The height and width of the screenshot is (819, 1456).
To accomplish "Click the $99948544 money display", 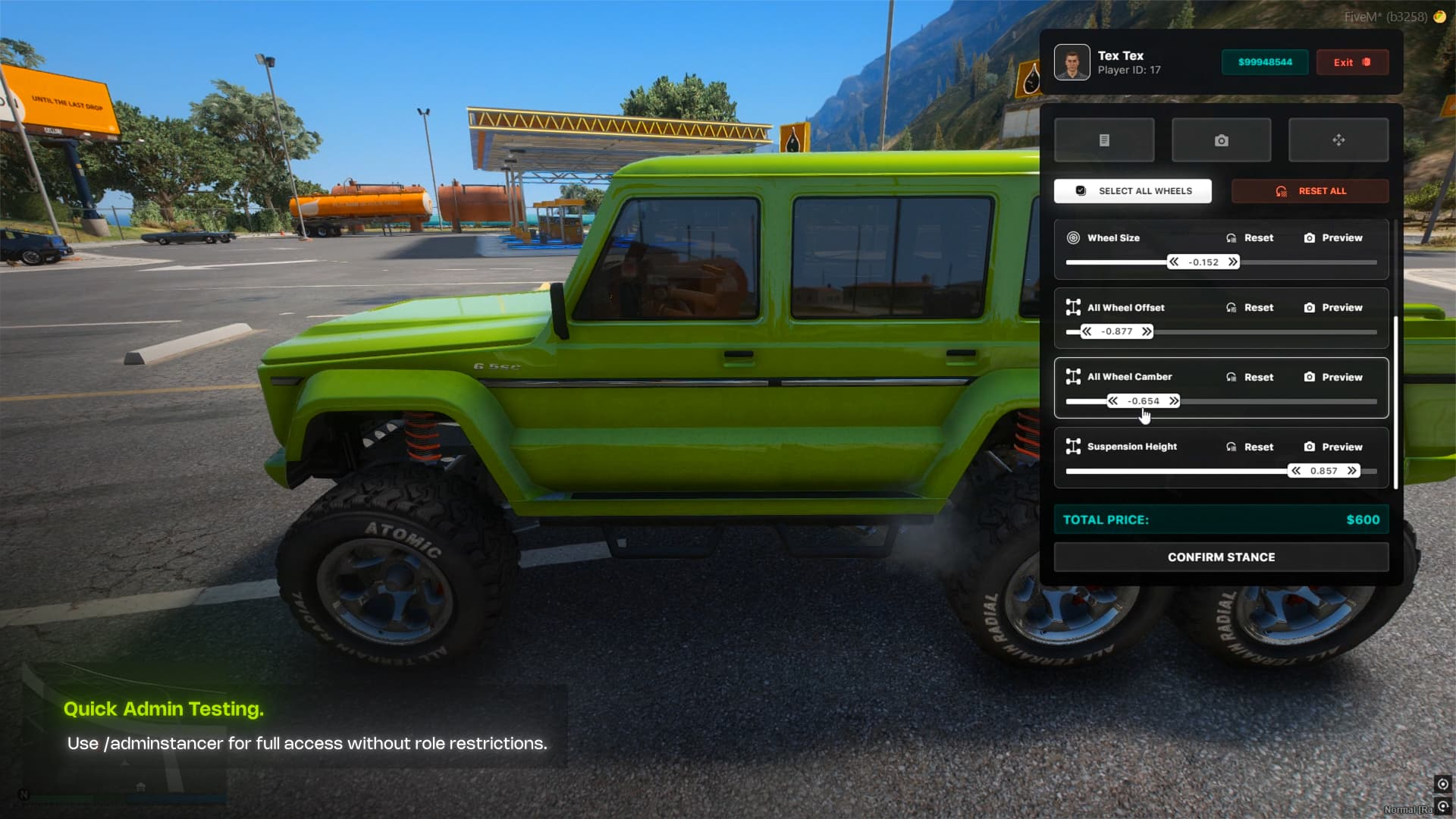I will (1264, 62).
